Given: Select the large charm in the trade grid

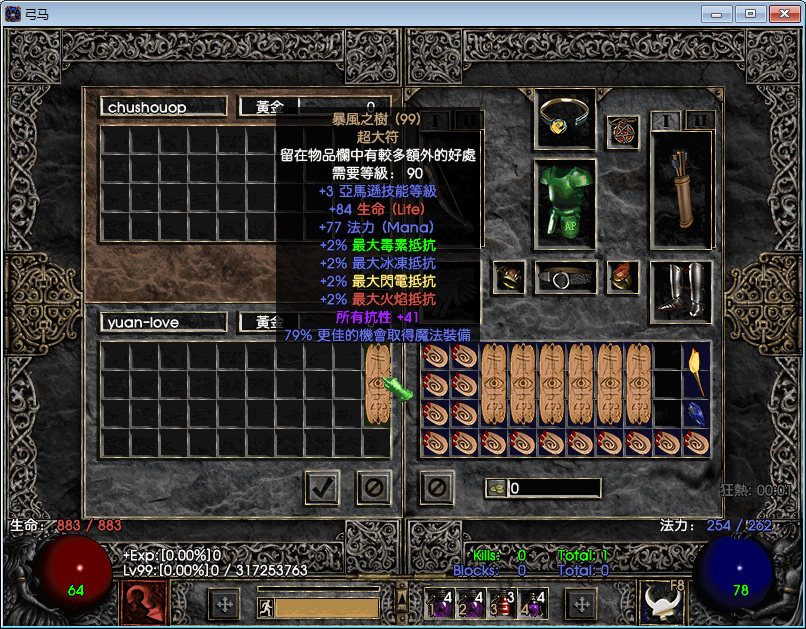Looking at the screenshot, I should [376, 384].
